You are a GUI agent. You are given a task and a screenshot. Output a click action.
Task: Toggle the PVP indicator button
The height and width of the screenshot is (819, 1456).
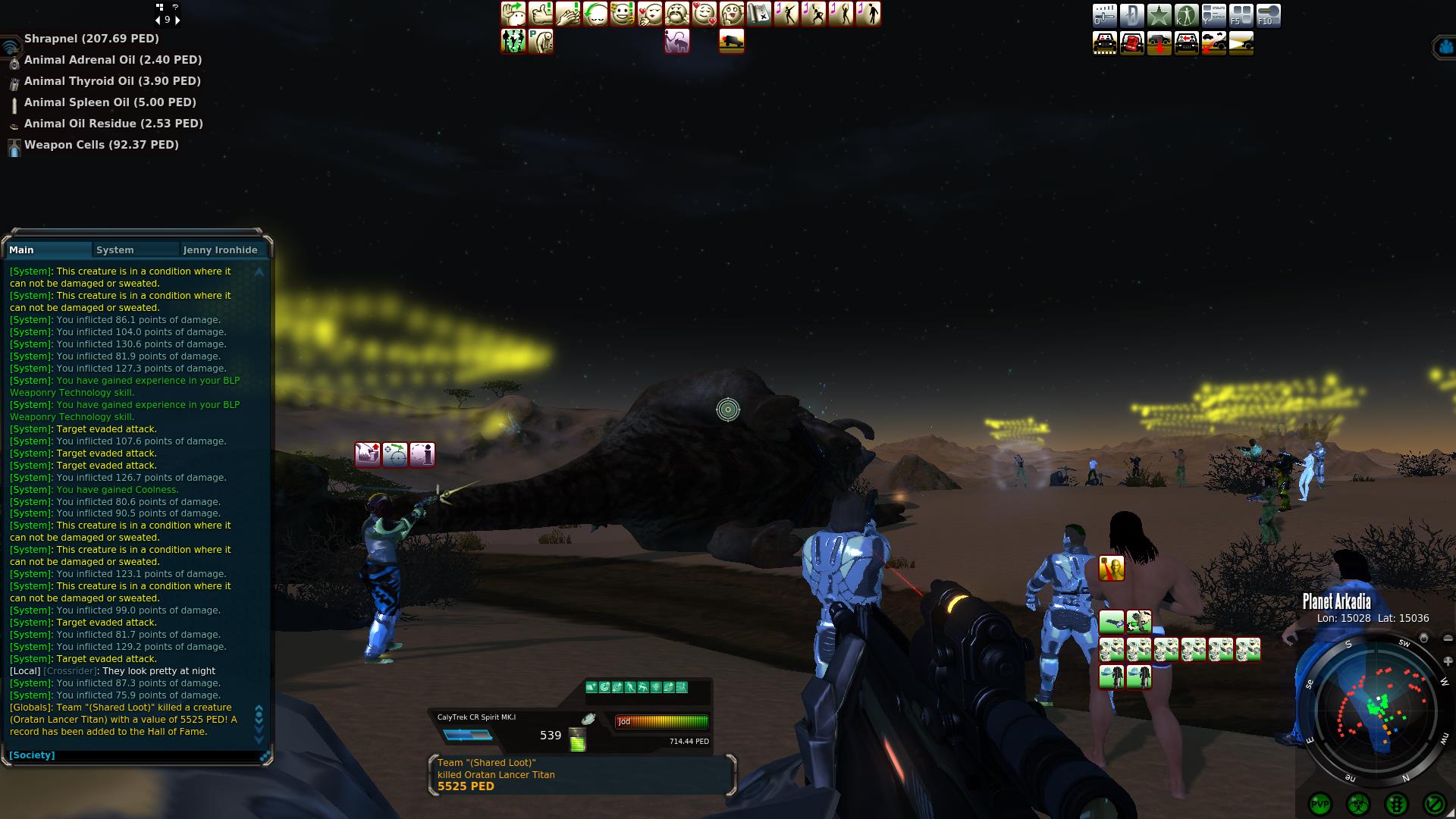(1320, 804)
